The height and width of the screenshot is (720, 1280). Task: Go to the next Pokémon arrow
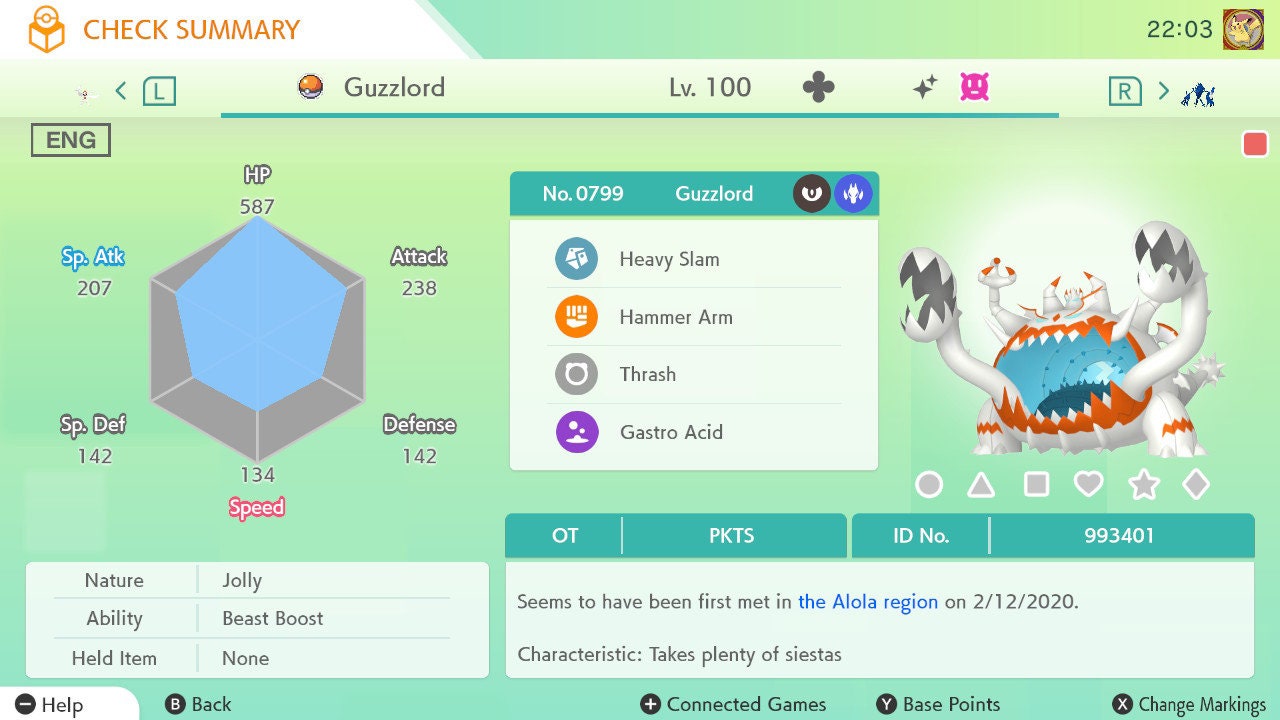pos(1163,92)
